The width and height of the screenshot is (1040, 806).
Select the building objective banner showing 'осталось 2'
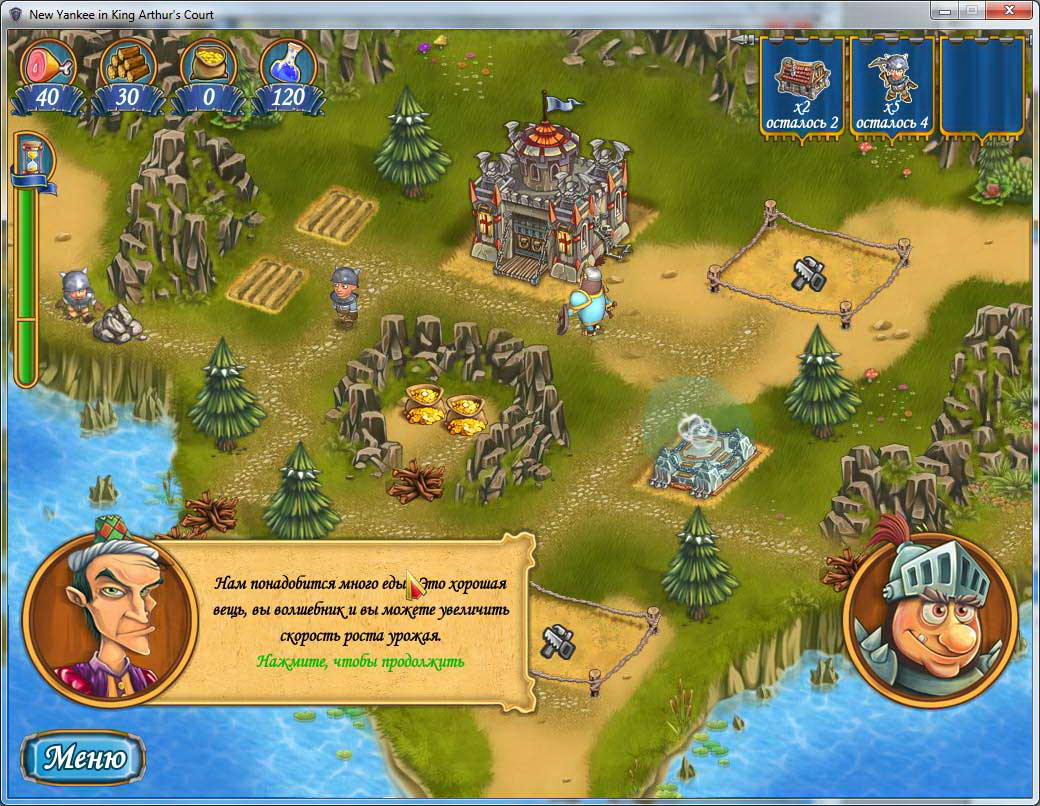click(802, 87)
